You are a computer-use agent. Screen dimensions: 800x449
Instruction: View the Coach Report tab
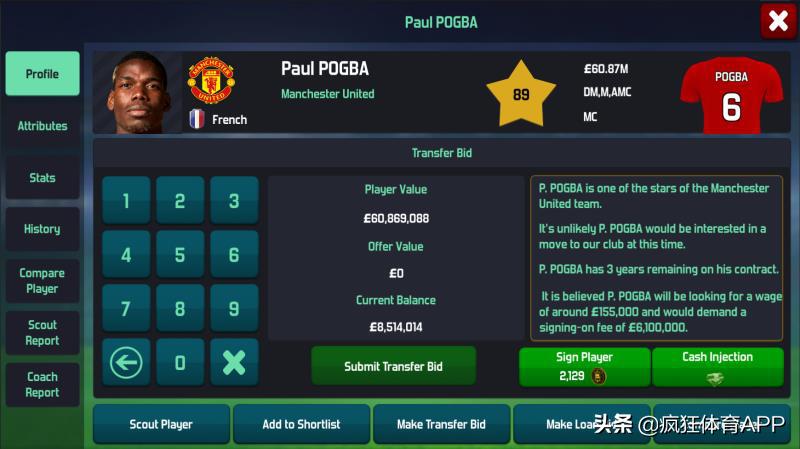click(42, 385)
